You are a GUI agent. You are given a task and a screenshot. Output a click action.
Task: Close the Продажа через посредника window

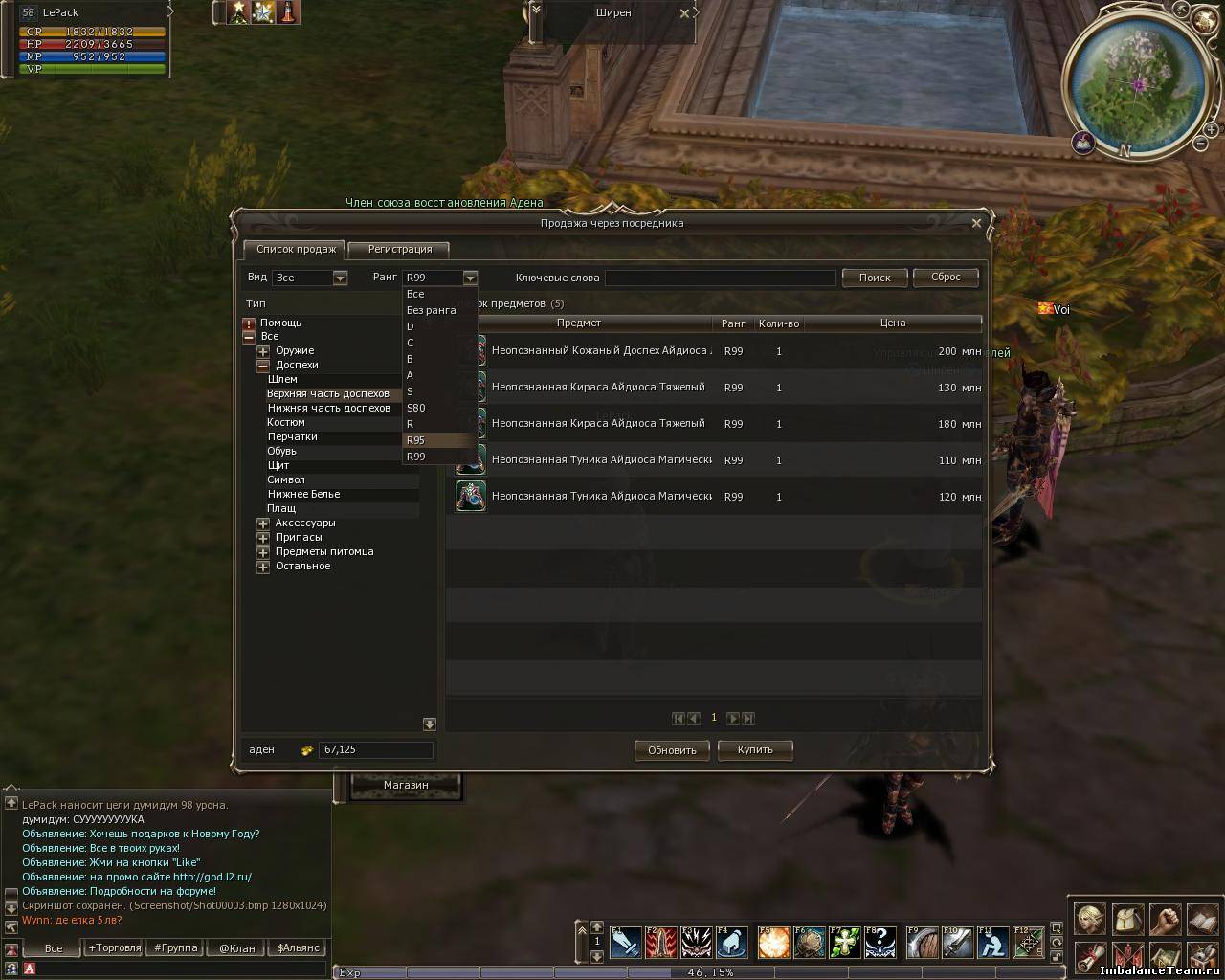pyautogui.click(x=976, y=223)
